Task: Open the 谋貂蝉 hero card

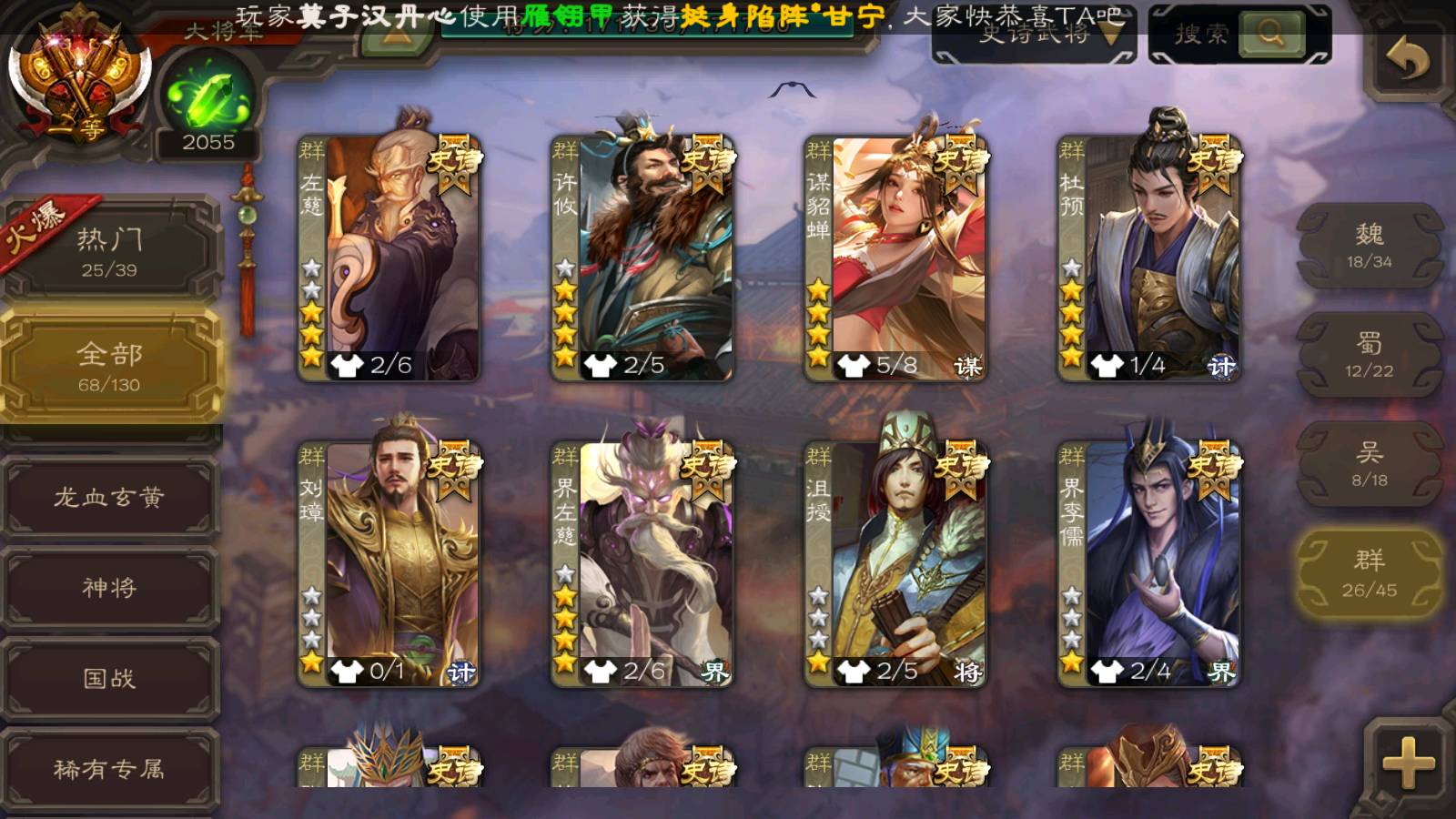Action: point(895,257)
